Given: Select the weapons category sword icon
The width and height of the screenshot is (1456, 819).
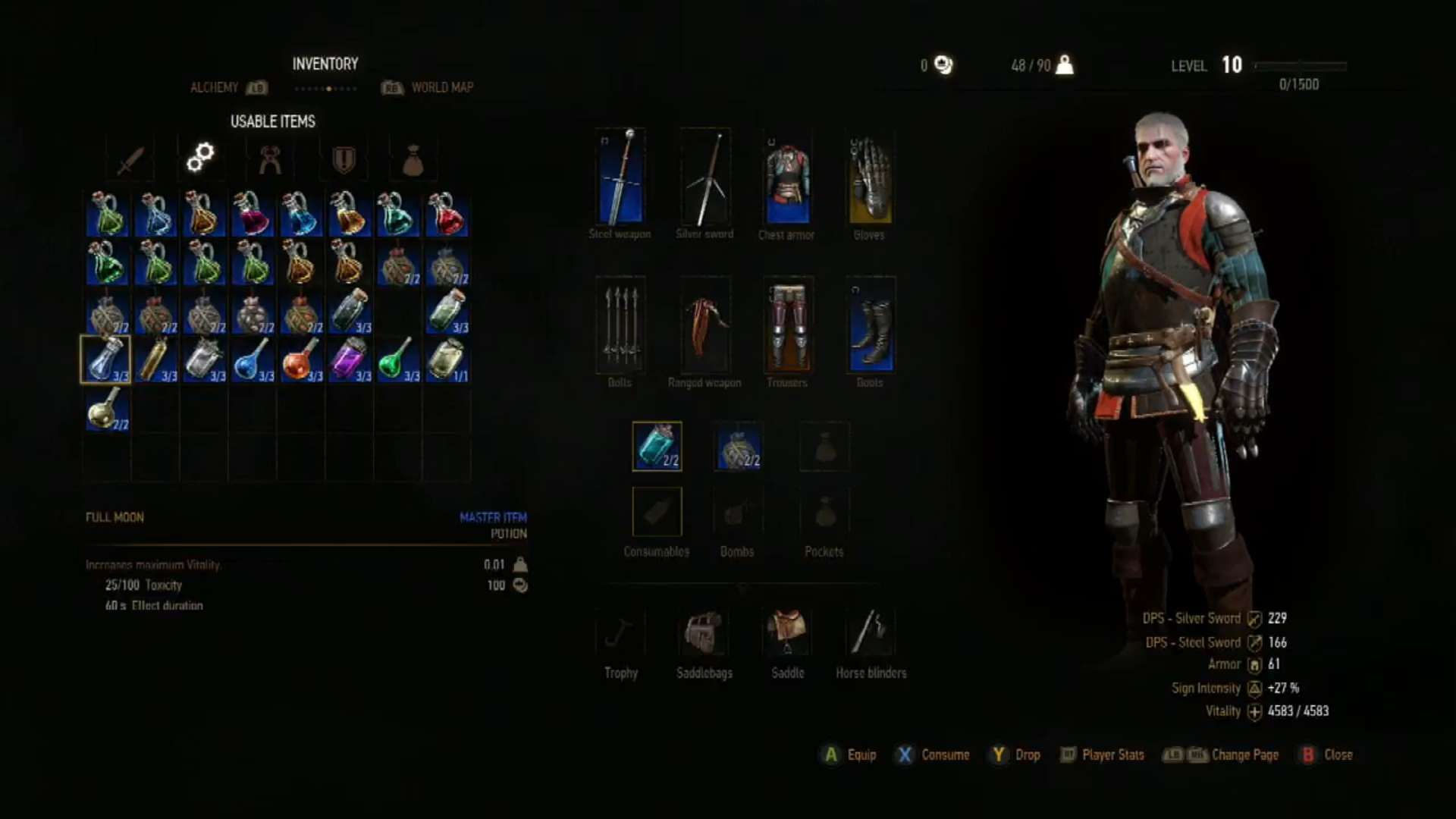Looking at the screenshot, I should [129, 158].
